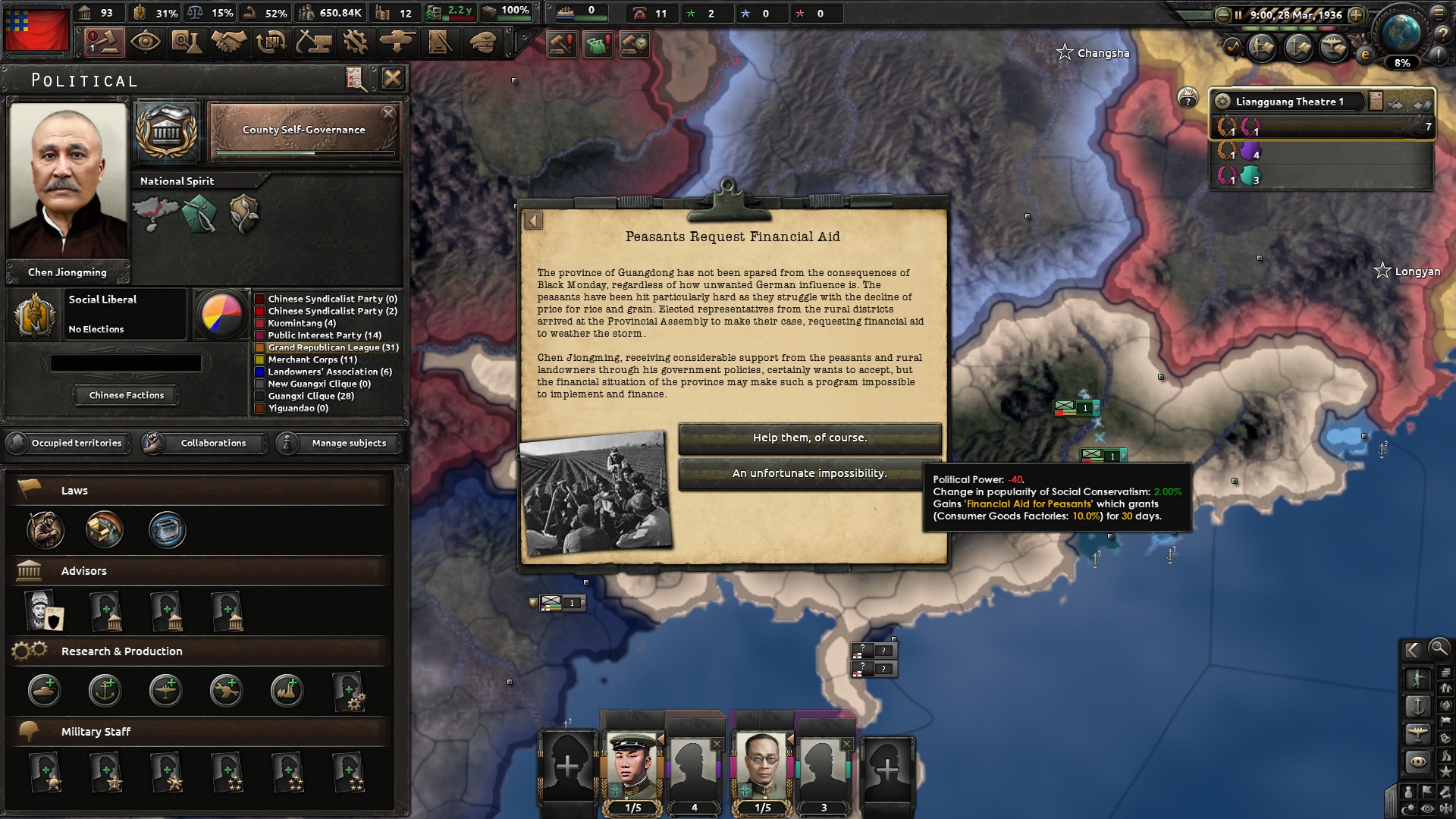Image resolution: width=1456 pixels, height=819 pixels.
Task: Click the County Self-Governance progress bar
Action: pyautogui.click(x=303, y=153)
